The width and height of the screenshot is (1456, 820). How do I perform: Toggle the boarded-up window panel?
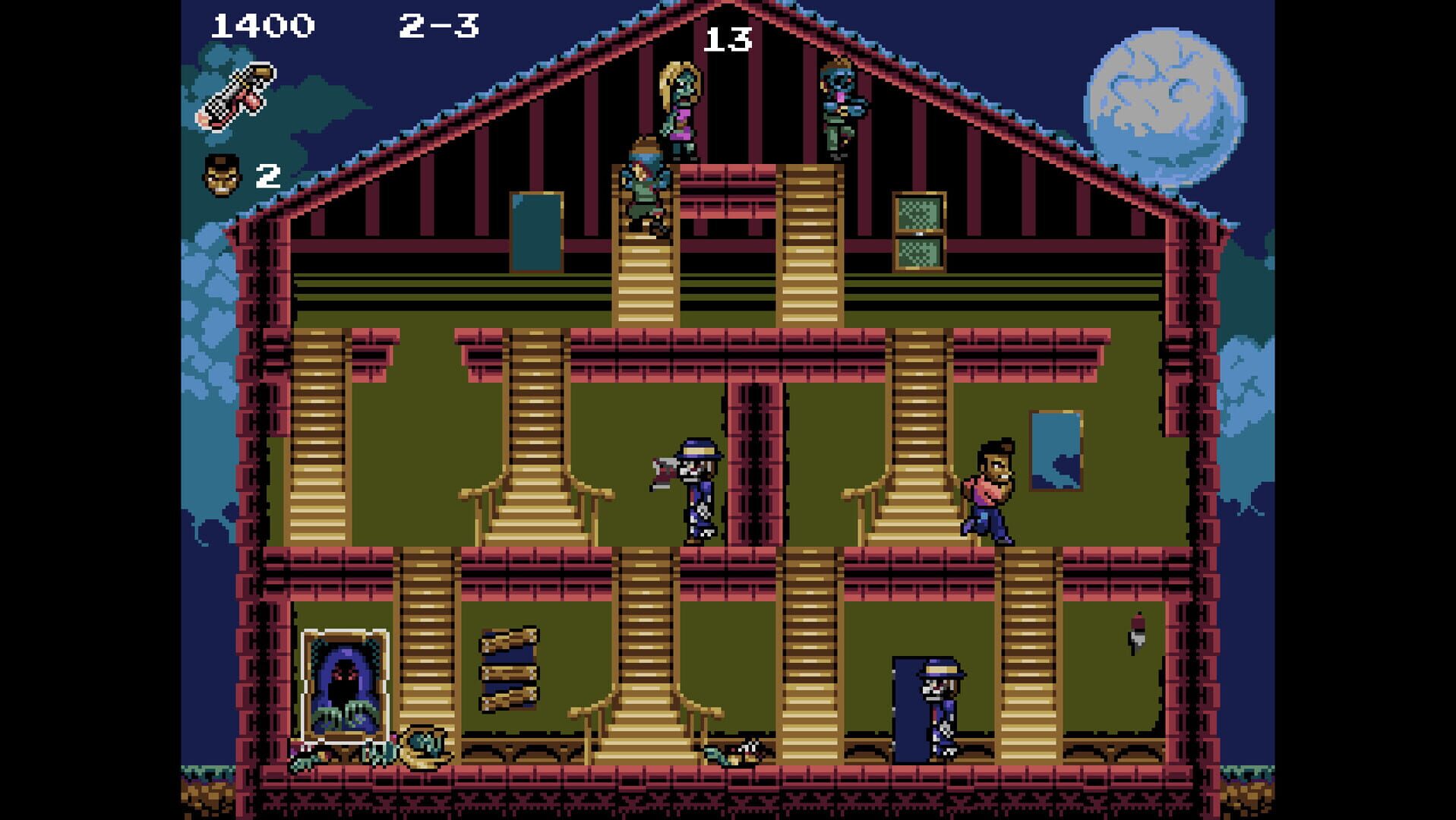(x=507, y=668)
